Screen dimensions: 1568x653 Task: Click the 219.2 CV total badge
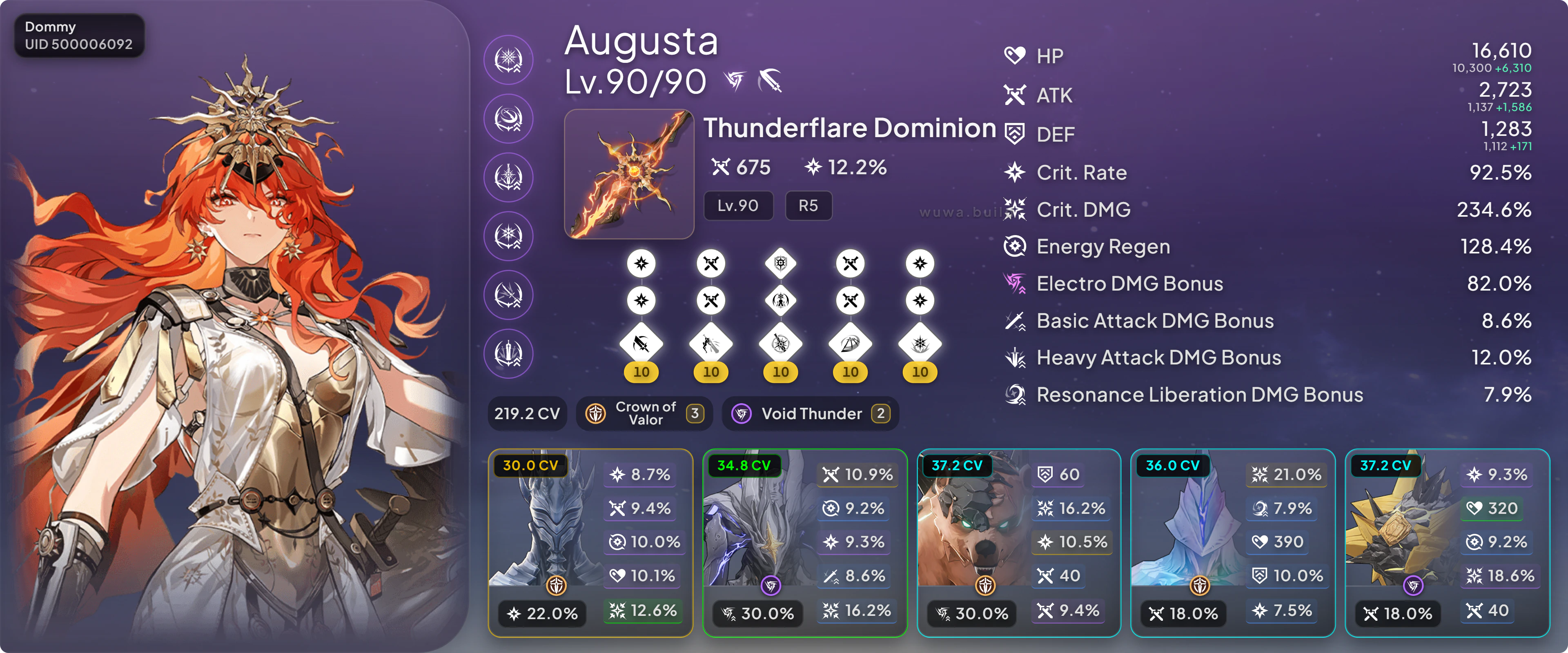click(x=526, y=414)
